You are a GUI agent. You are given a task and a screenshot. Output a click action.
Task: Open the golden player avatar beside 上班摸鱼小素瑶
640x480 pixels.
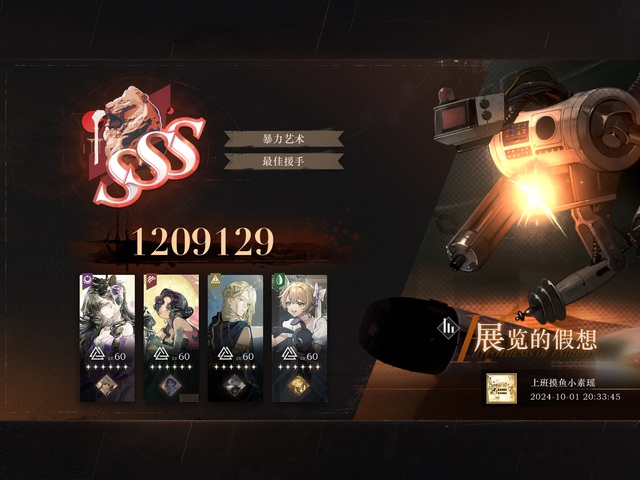[501, 389]
